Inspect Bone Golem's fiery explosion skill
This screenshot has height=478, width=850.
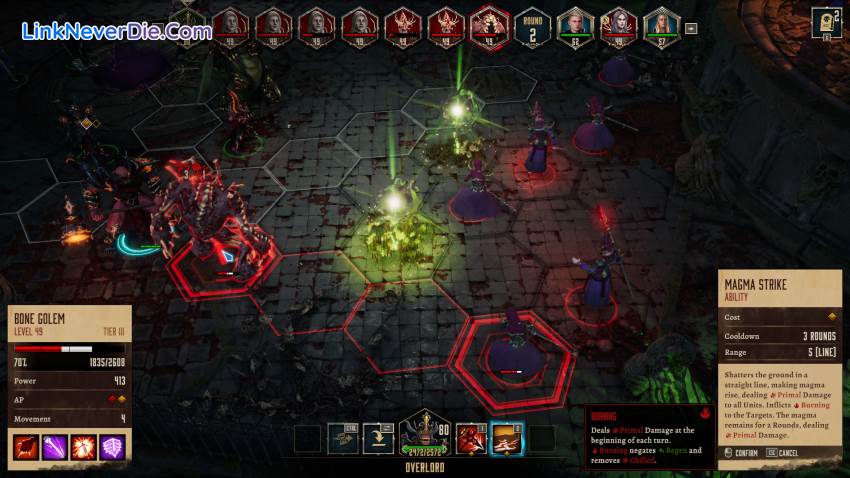83,447
